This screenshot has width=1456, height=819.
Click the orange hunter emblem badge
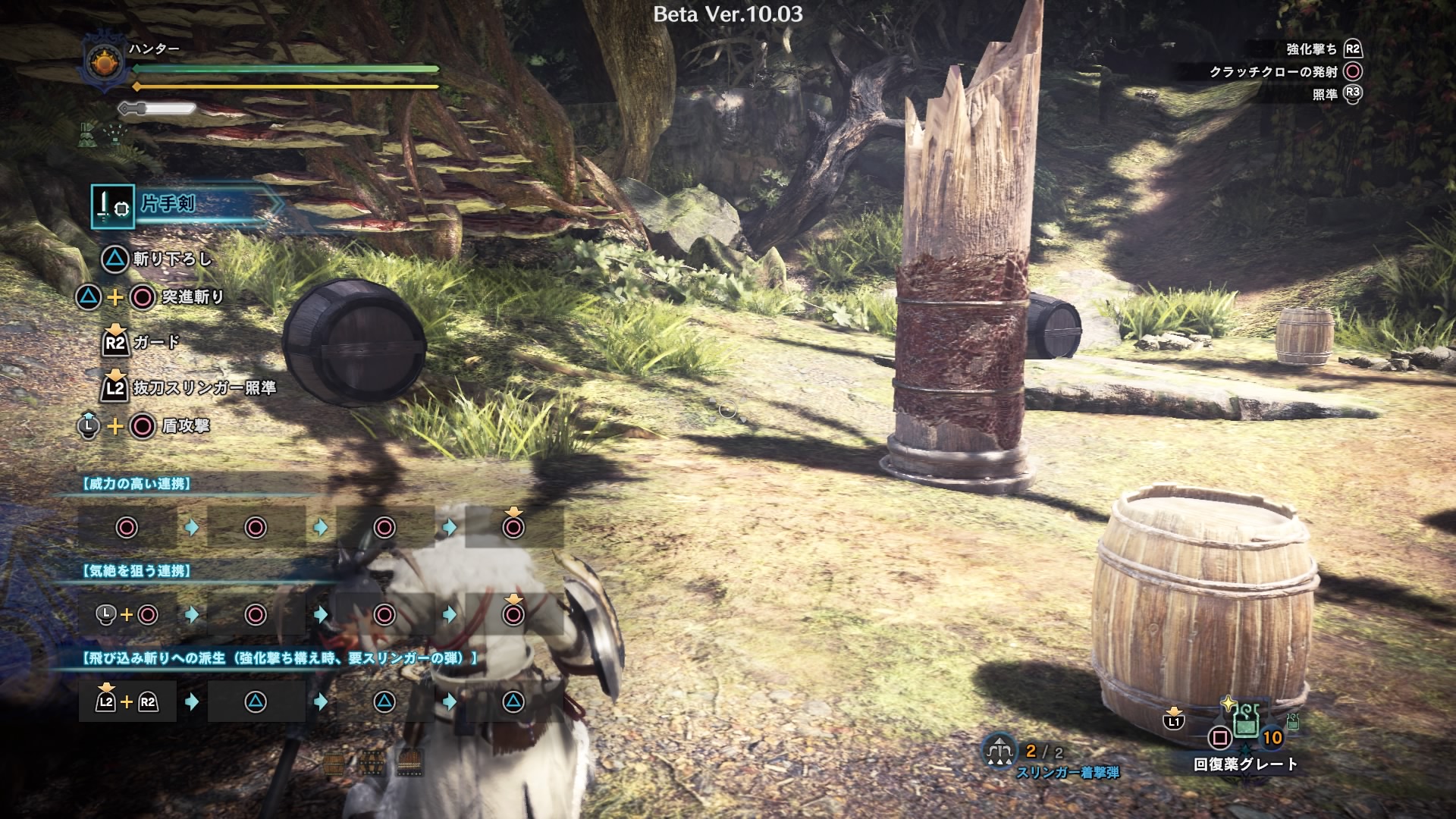[104, 61]
